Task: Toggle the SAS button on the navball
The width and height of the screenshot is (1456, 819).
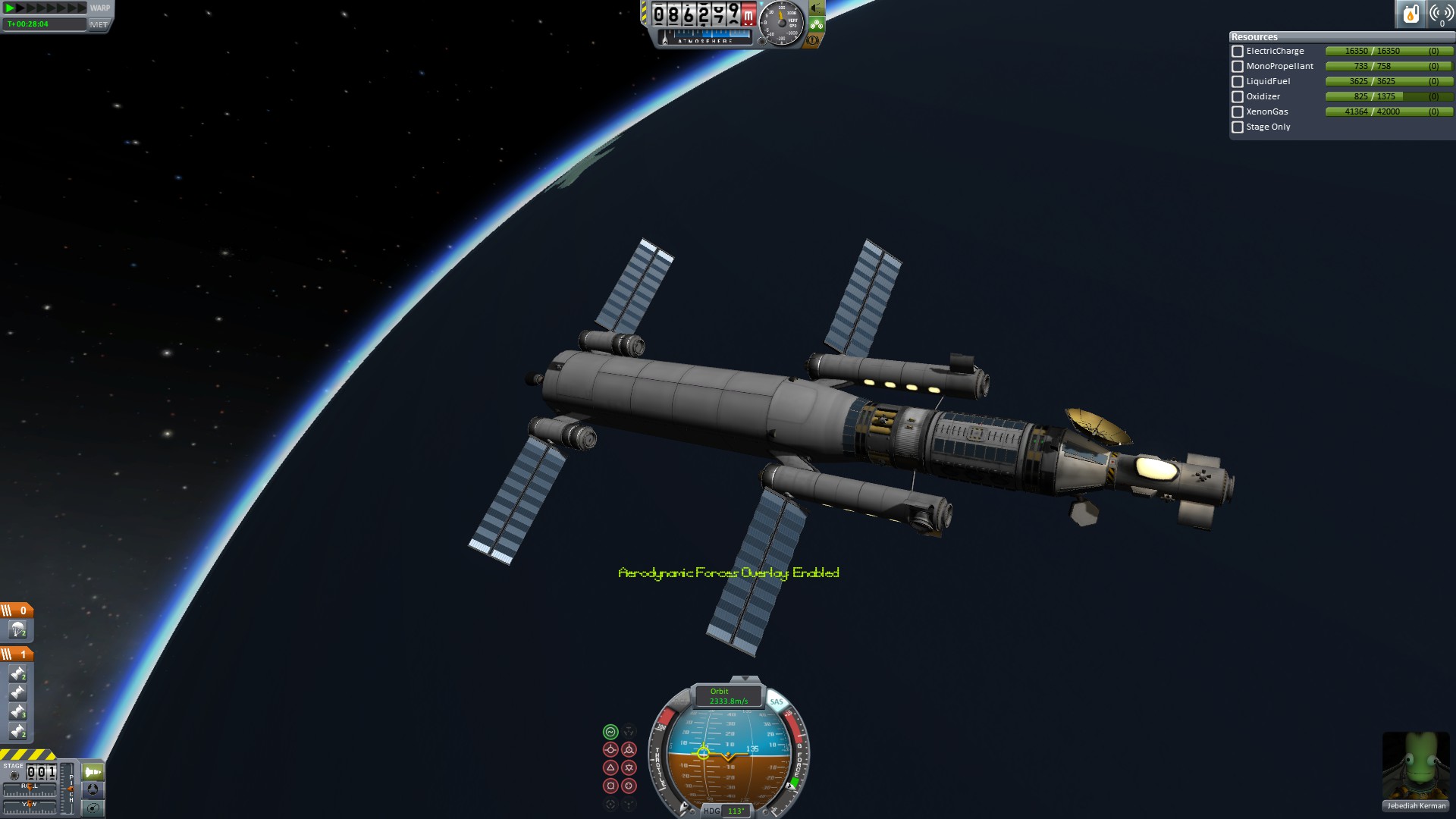Action: [x=776, y=701]
